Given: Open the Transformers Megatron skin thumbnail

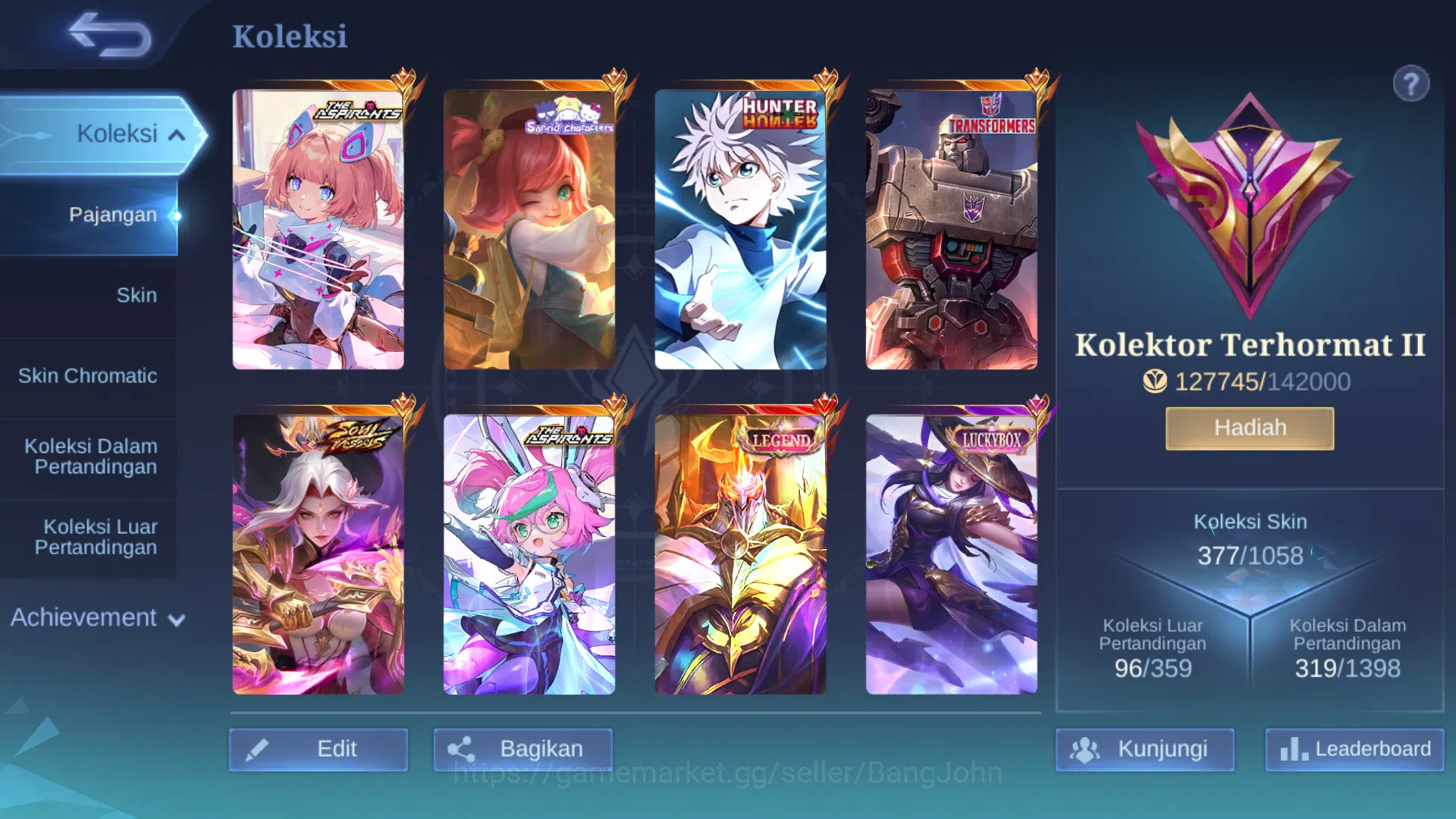Looking at the screenshot, I should (952, 229).
